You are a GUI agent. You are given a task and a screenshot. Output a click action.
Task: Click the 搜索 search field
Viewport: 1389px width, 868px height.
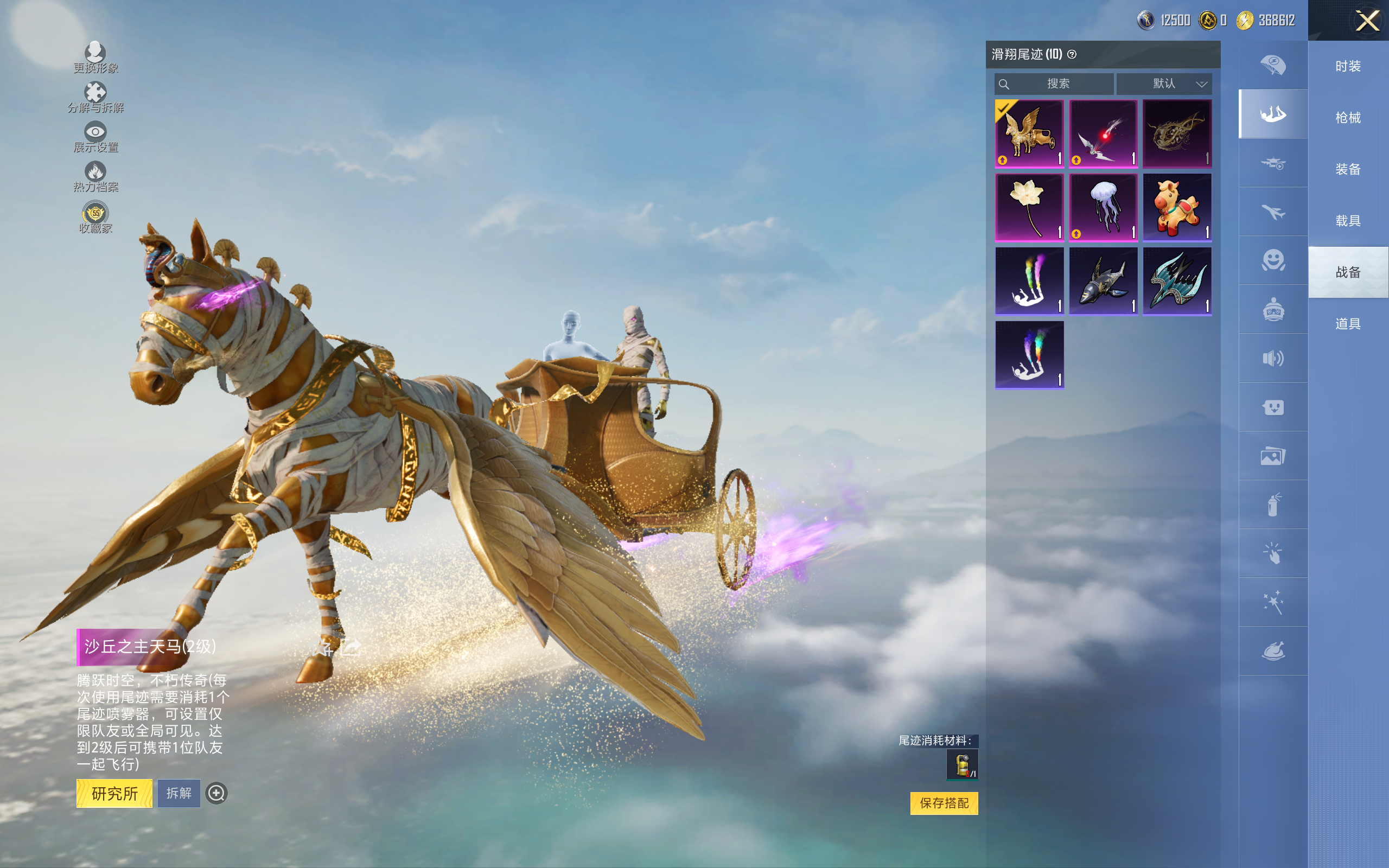(1055, 84)
